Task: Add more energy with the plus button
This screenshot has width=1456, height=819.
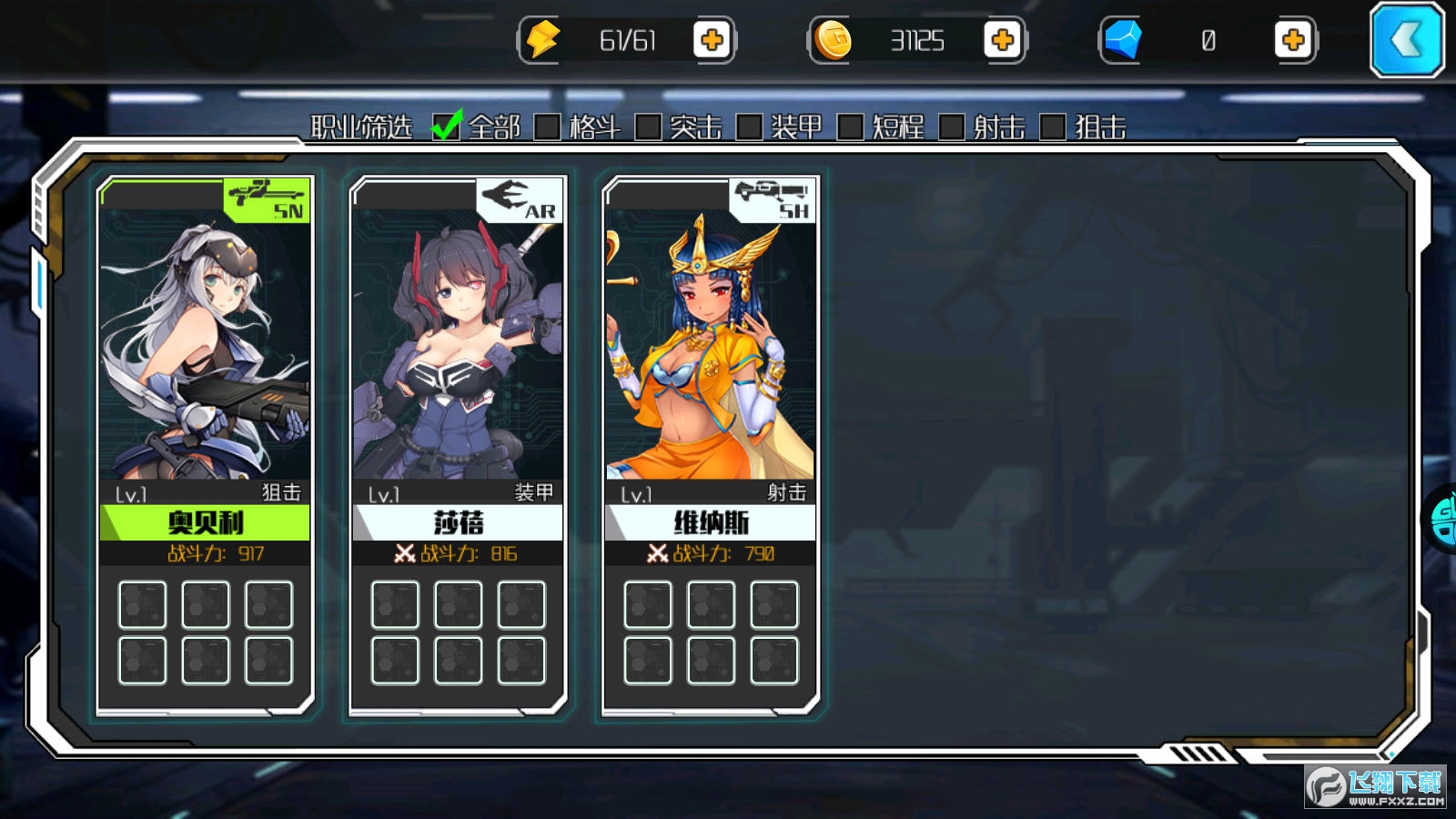Action: click(x=712, y=40)
